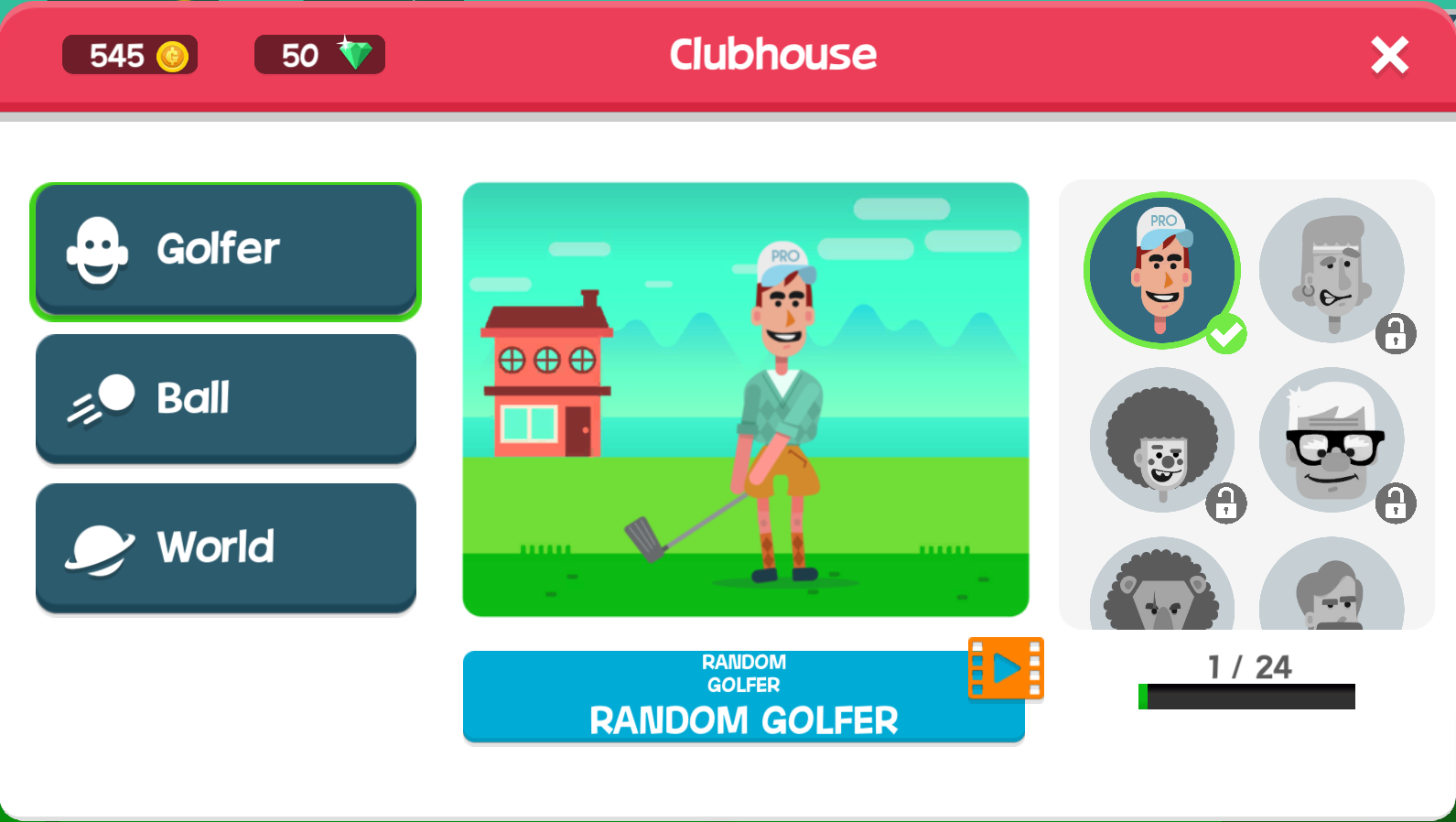This screenshot has height=822, width=1456.
Task: Click the golfer unlock progress bar
Action: tap(1246, 697)
